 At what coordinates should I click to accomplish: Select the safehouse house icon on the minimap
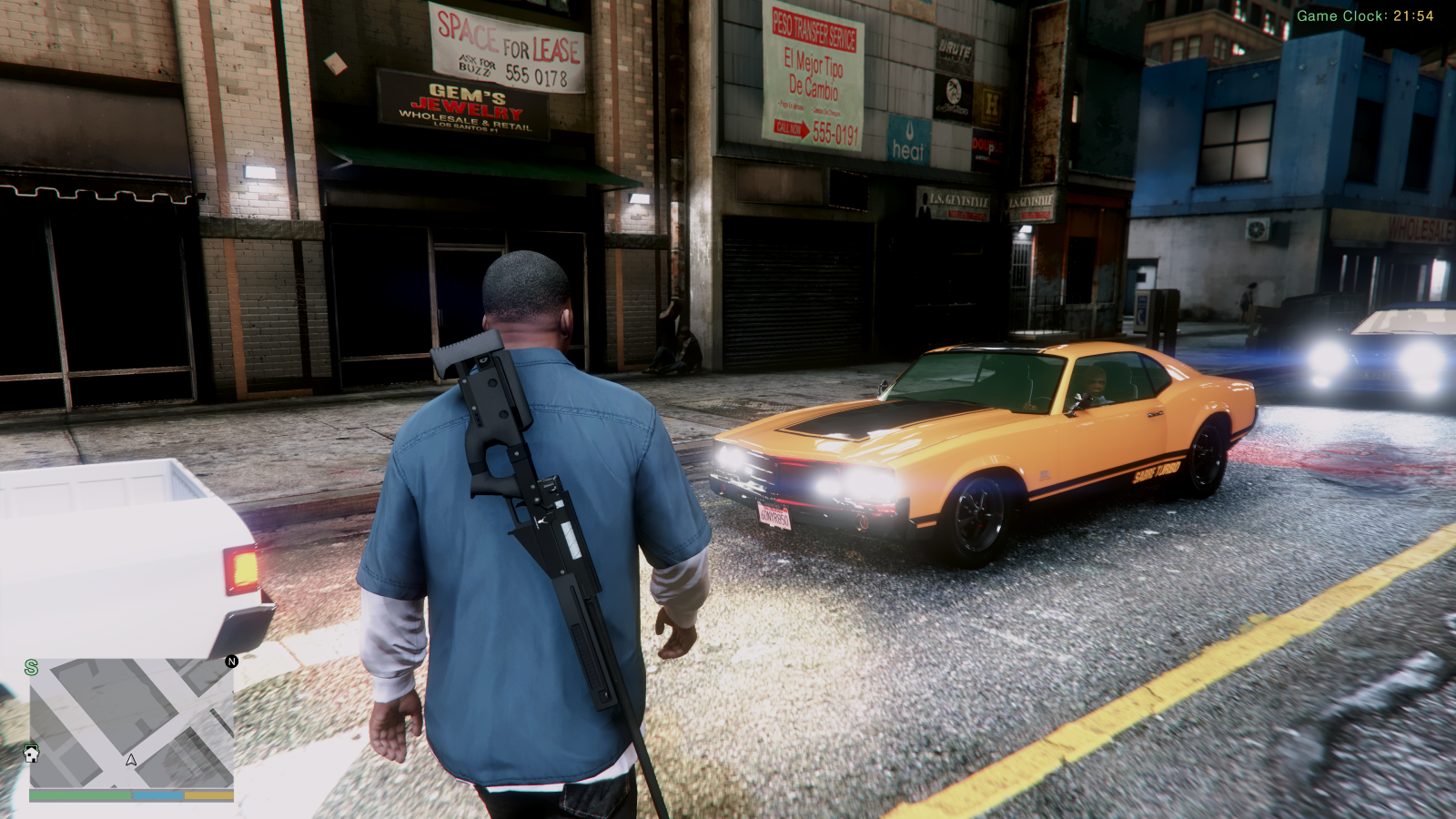(31, 754)
